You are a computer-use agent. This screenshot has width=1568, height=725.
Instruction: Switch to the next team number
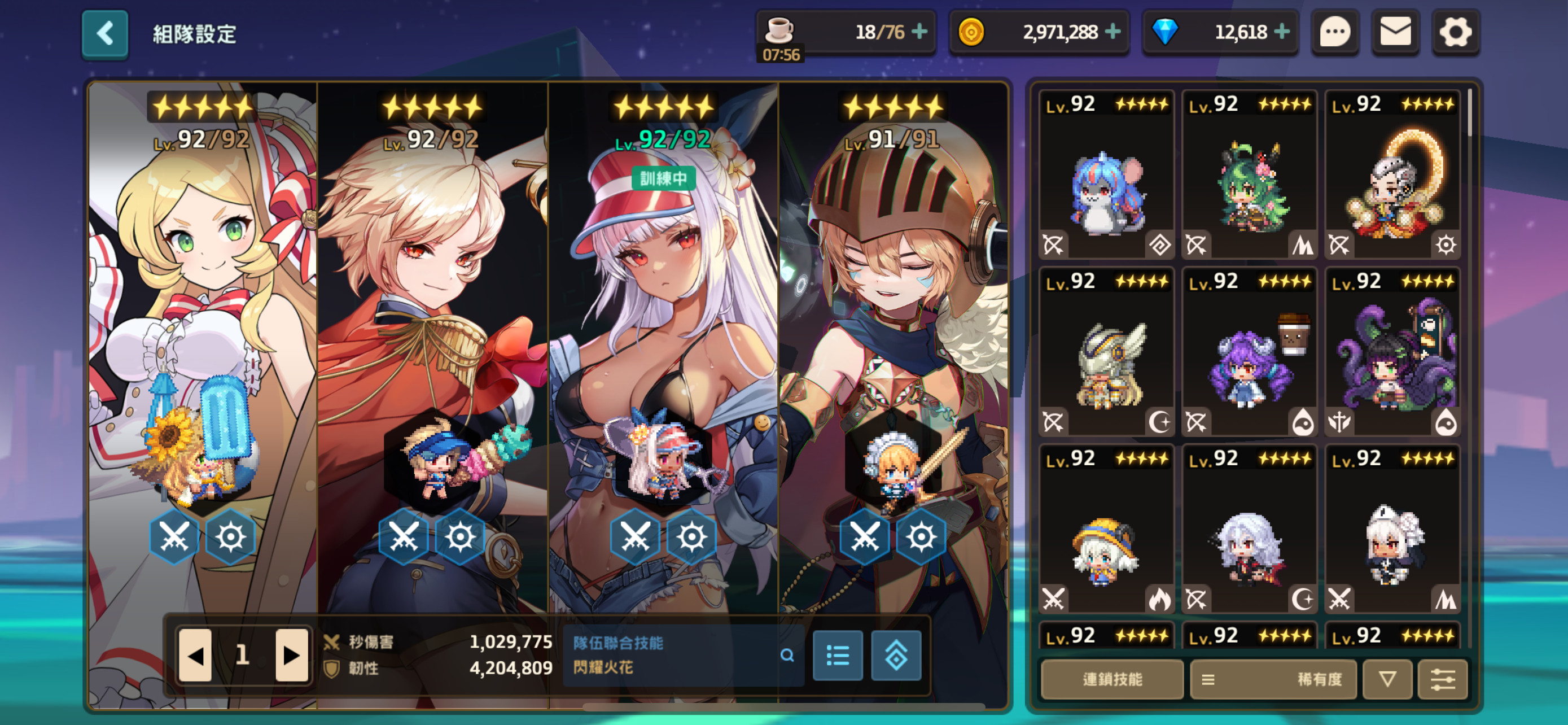[291, 656]
